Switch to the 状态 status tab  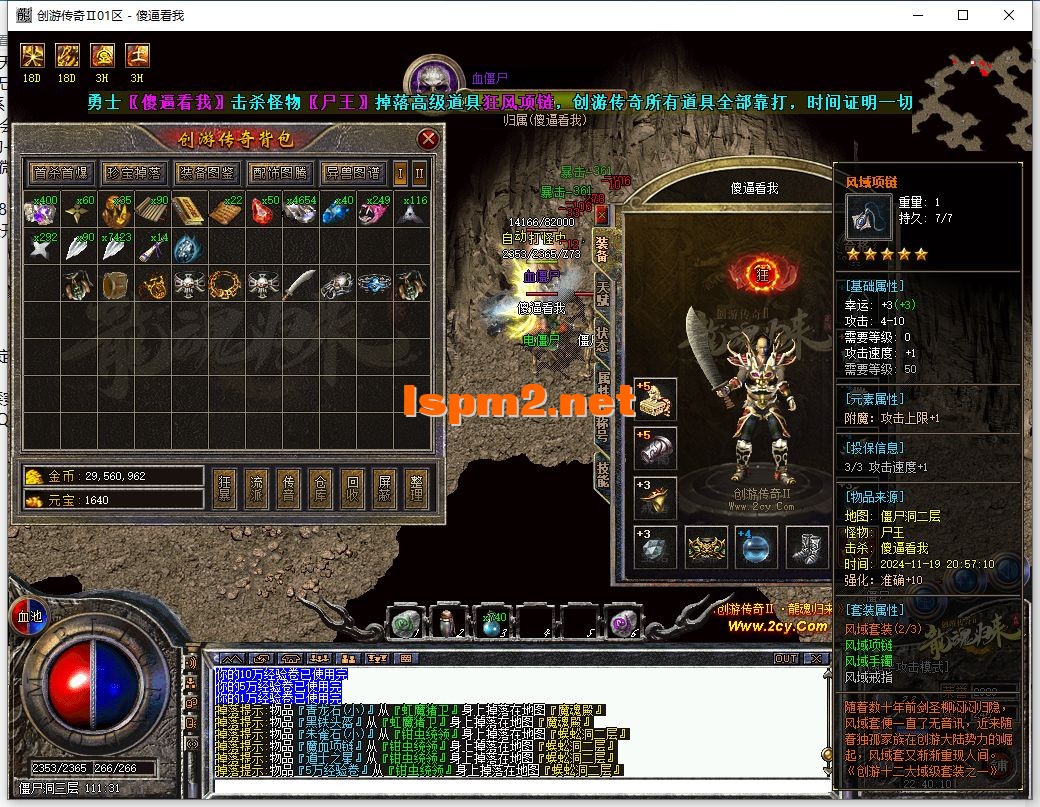[603, 338]
